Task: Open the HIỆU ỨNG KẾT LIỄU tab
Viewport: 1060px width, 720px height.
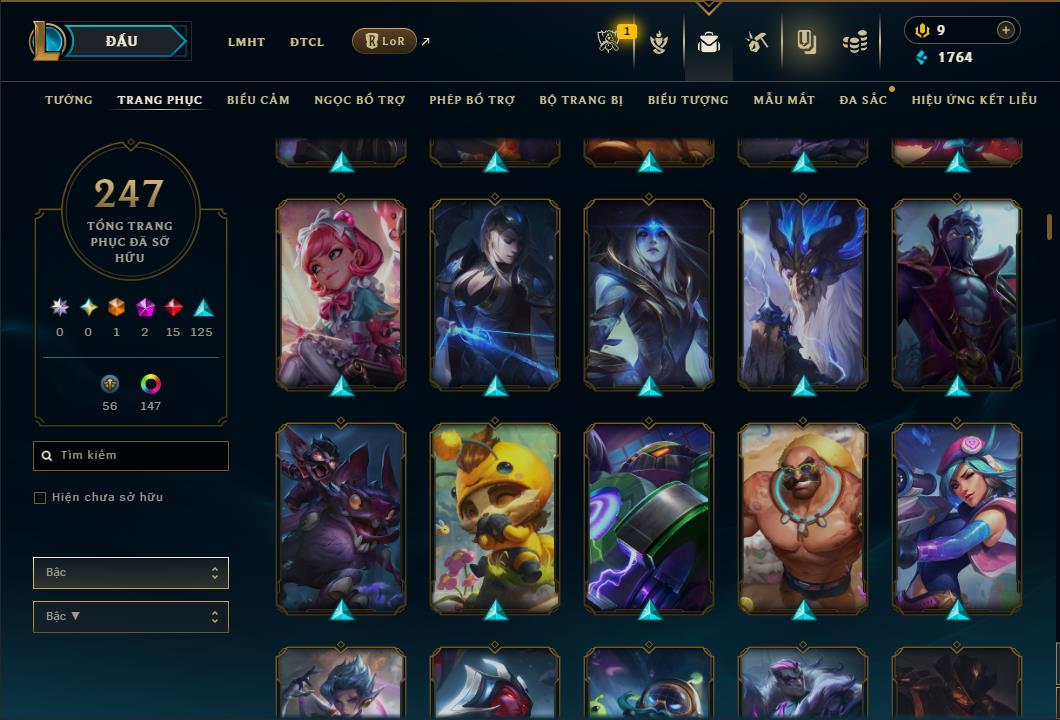Action: point(971,100)
